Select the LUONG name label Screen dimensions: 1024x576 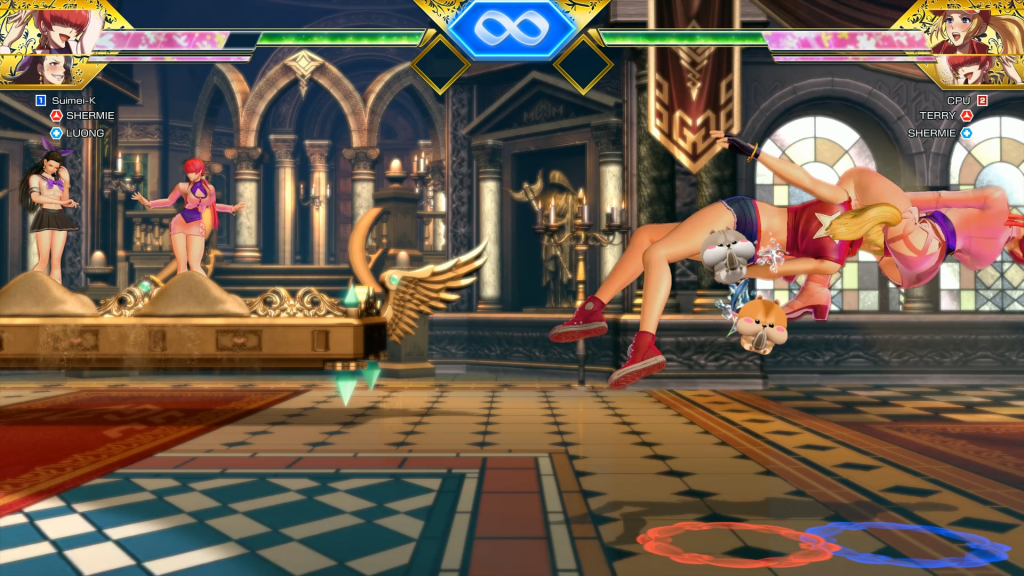point(85,132)
